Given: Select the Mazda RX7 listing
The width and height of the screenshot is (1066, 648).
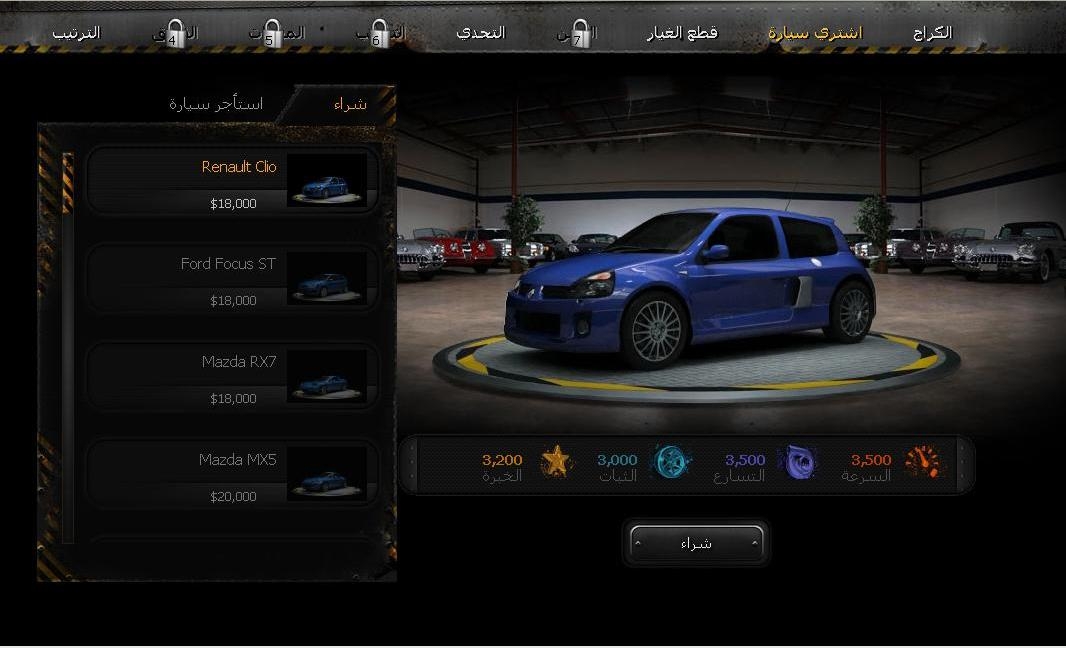Looking at the screenshot, I should [x=233, y=376].
